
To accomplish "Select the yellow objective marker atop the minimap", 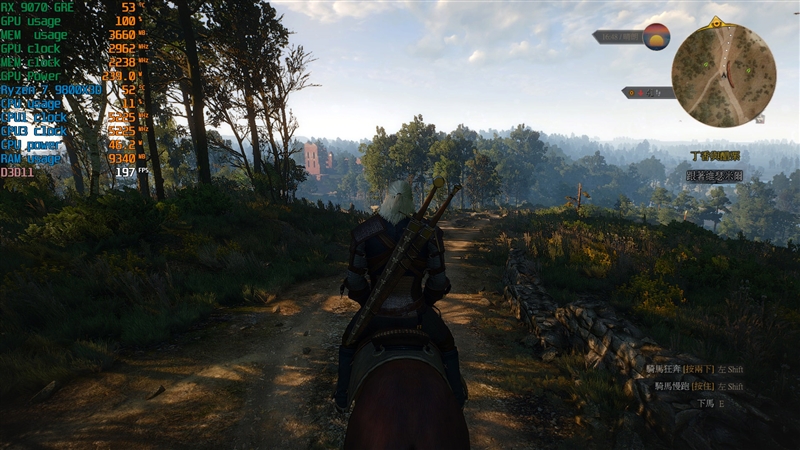I will point(716,22).
